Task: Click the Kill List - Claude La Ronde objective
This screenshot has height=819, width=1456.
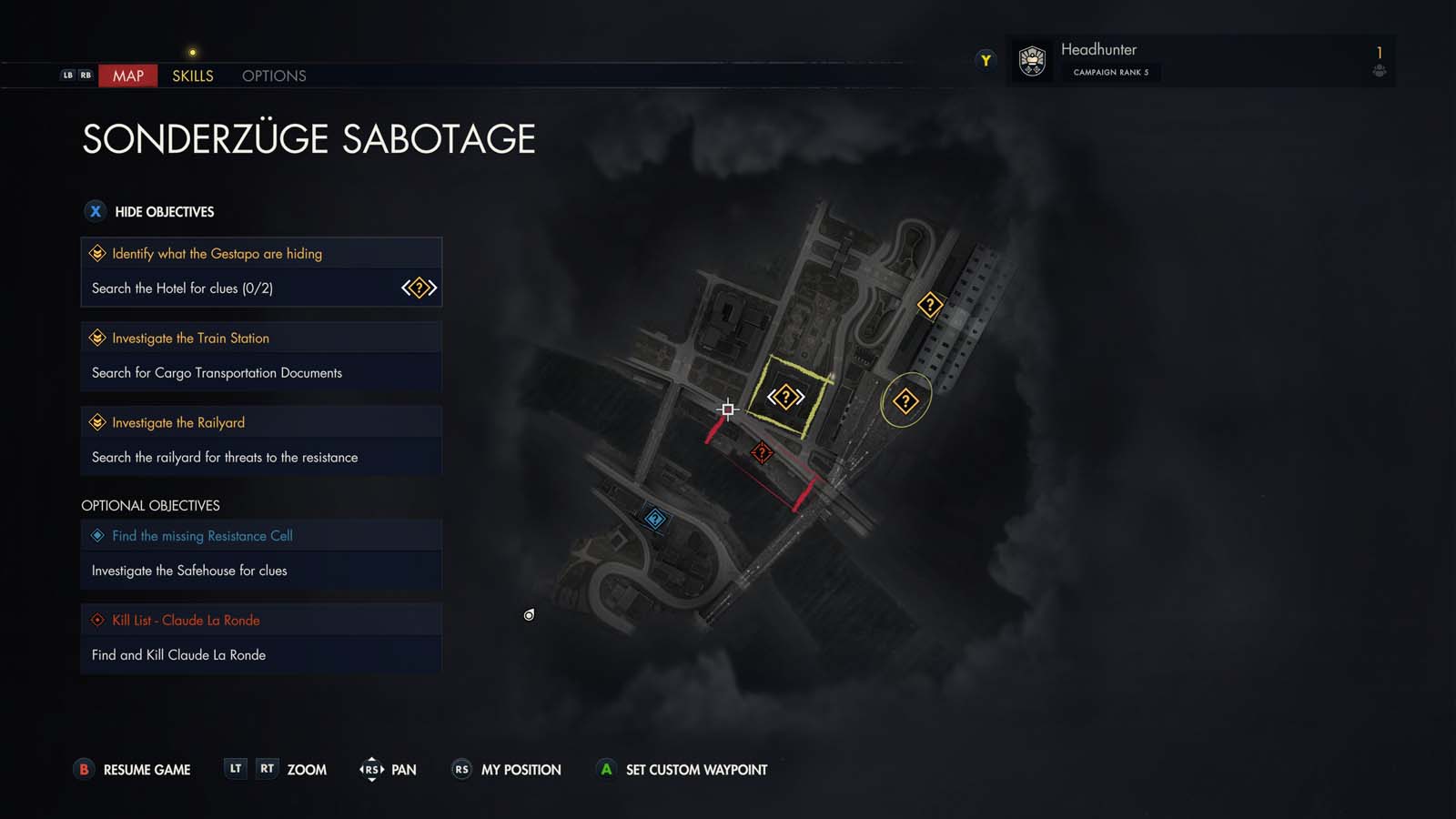Action: tap(185, 620)
